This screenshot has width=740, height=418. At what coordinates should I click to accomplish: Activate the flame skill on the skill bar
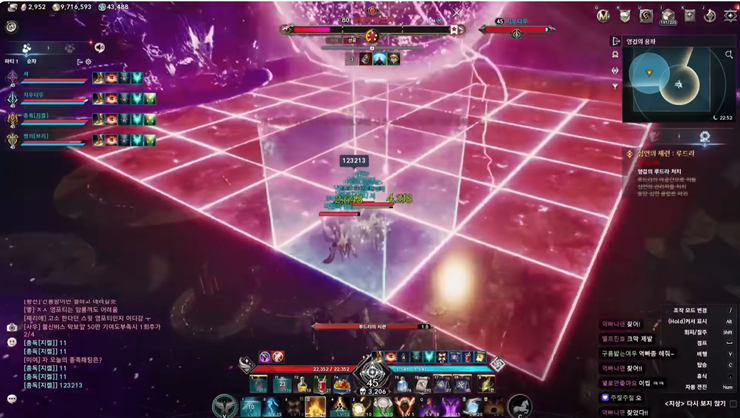316,406
